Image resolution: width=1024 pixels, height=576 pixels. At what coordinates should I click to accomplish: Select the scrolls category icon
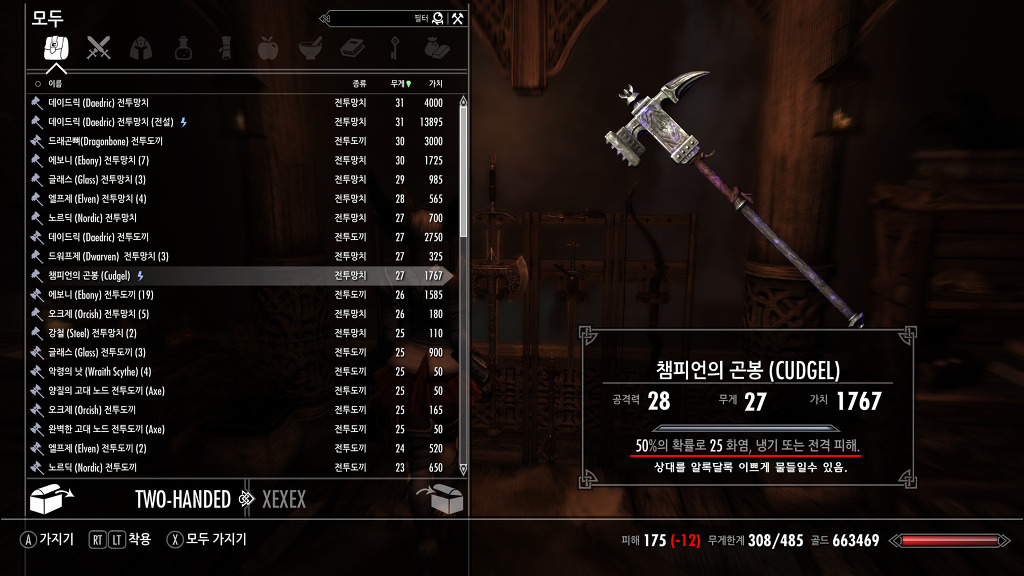coord(226,47)
